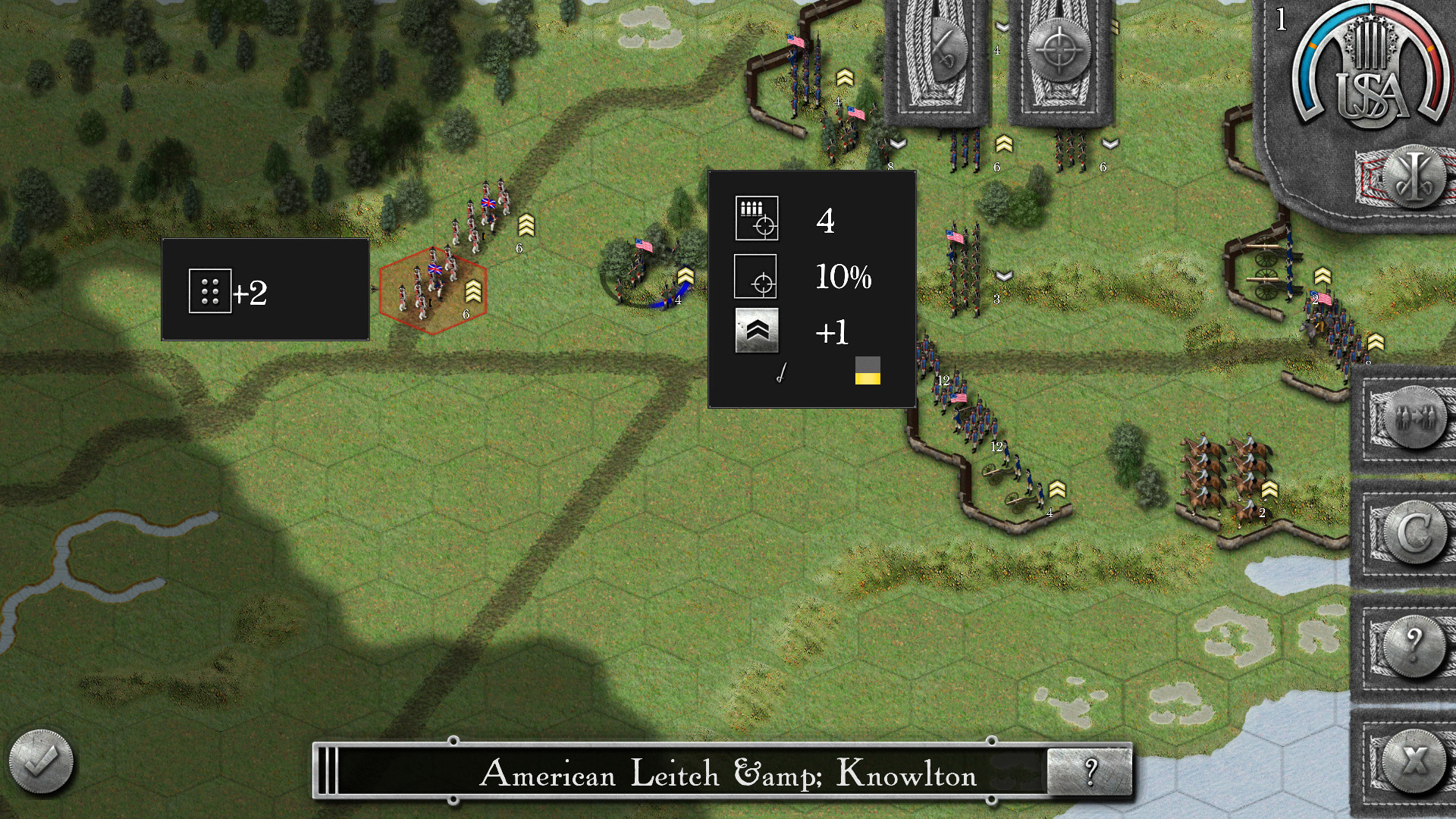Click the volley firepower icon beside the 4
Viewport: 1456px width, 819px height.
pyautogui.click(x=757, y=219)
